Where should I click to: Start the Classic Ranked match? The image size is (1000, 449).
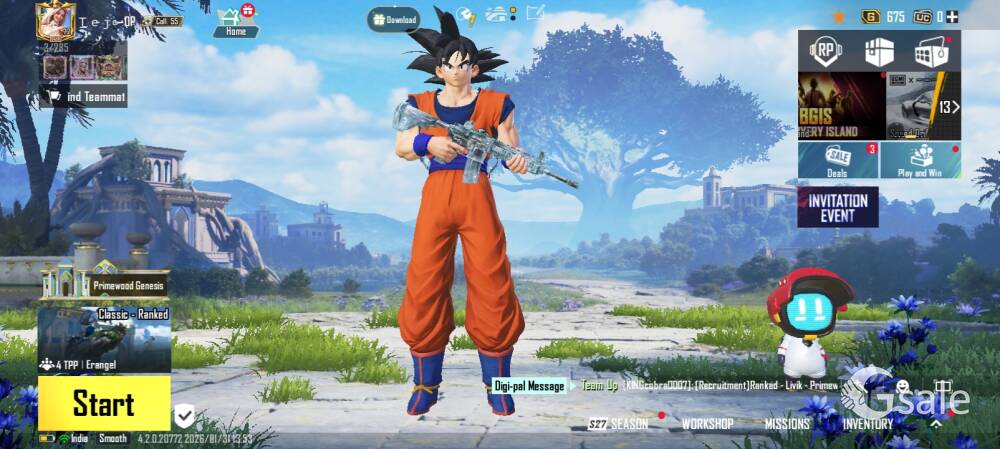pyautogui.click(x=103, y=403)
